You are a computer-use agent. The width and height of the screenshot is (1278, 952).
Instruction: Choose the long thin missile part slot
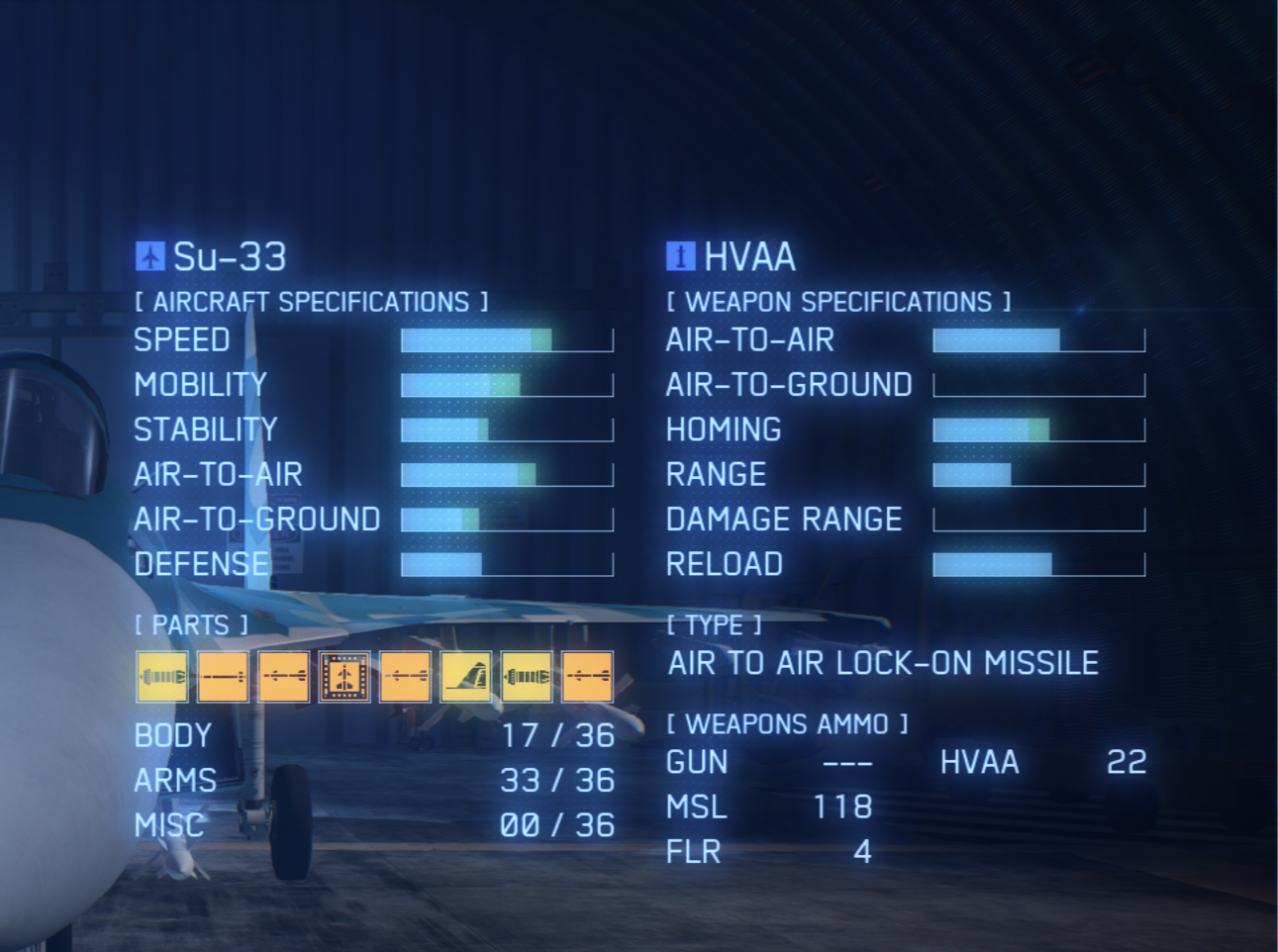(223, 677)
